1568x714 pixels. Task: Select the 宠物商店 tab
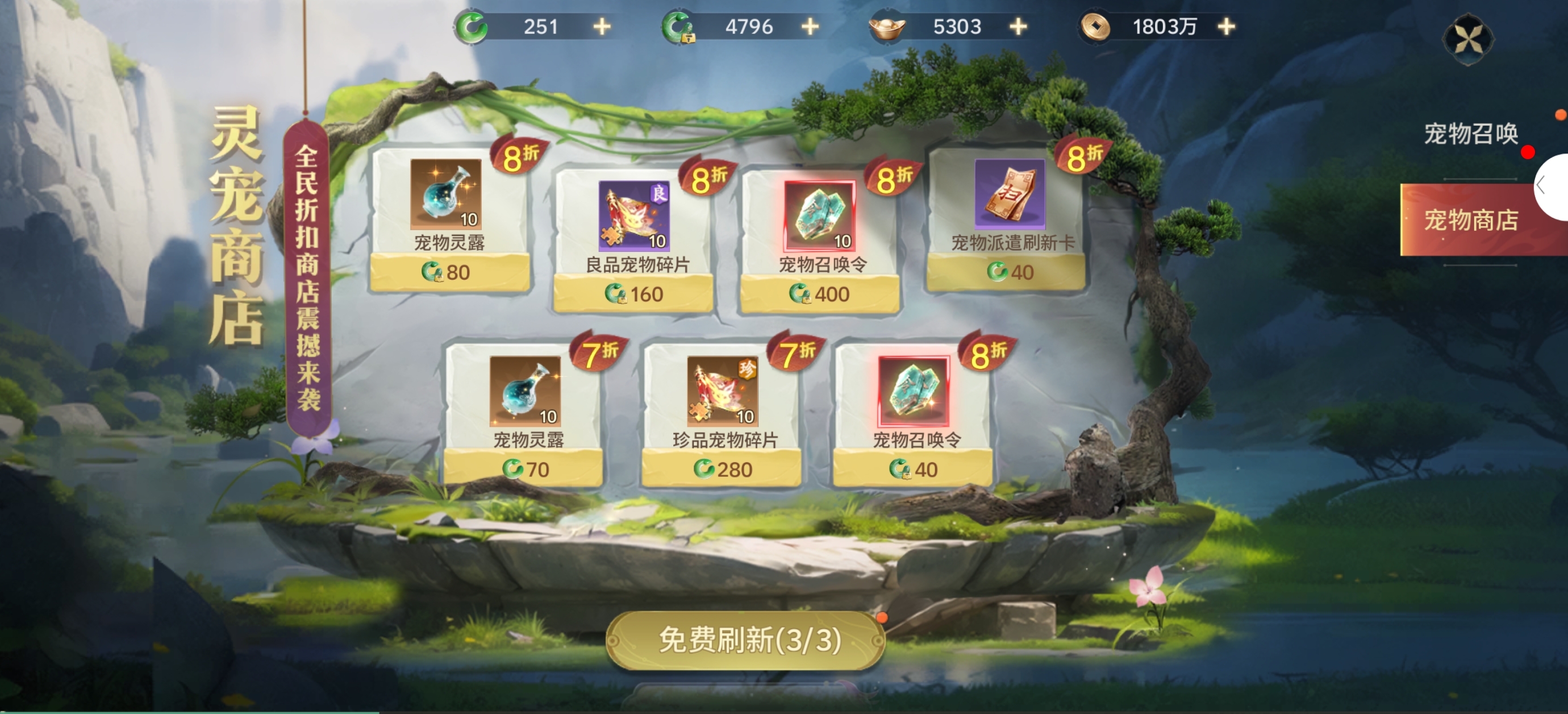click(x=1471, y=220)
